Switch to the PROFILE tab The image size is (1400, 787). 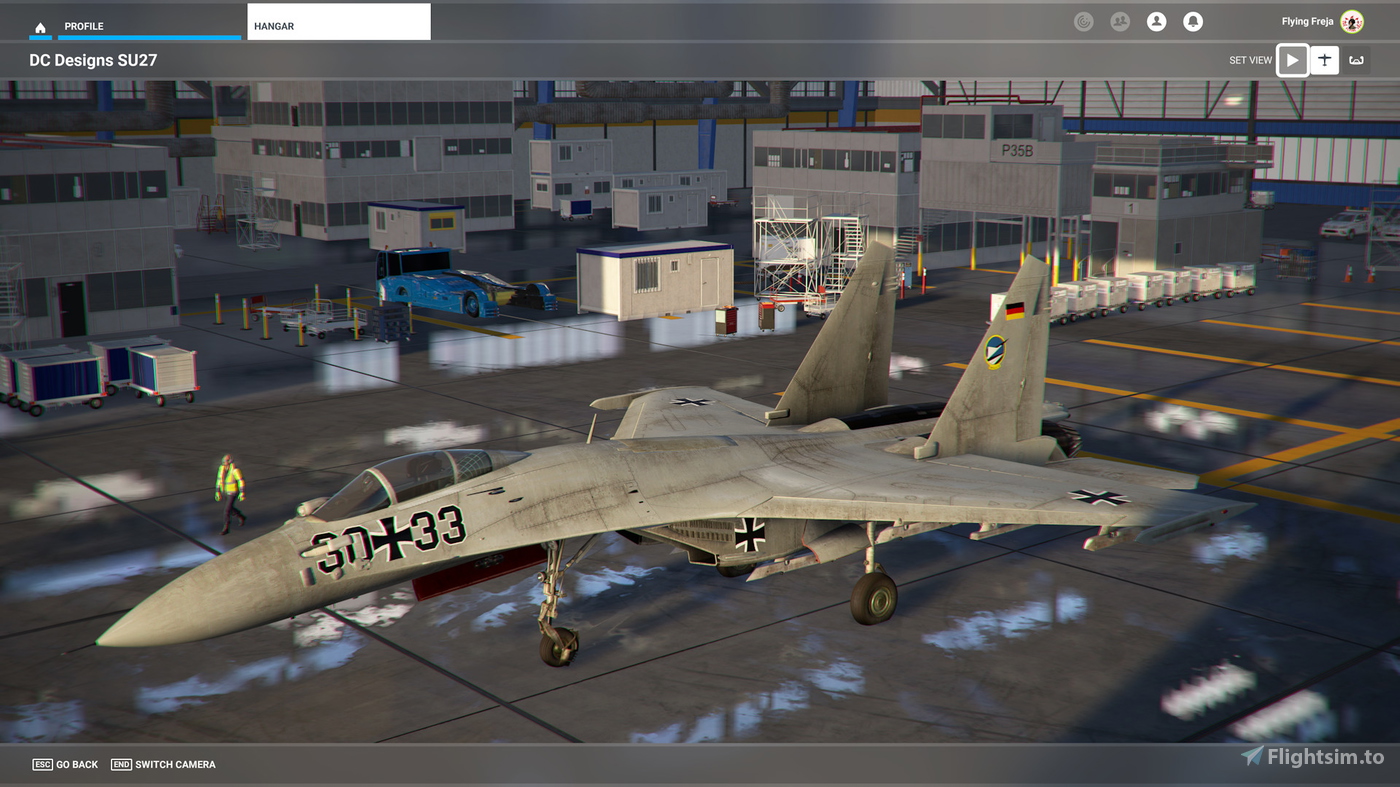83,26
